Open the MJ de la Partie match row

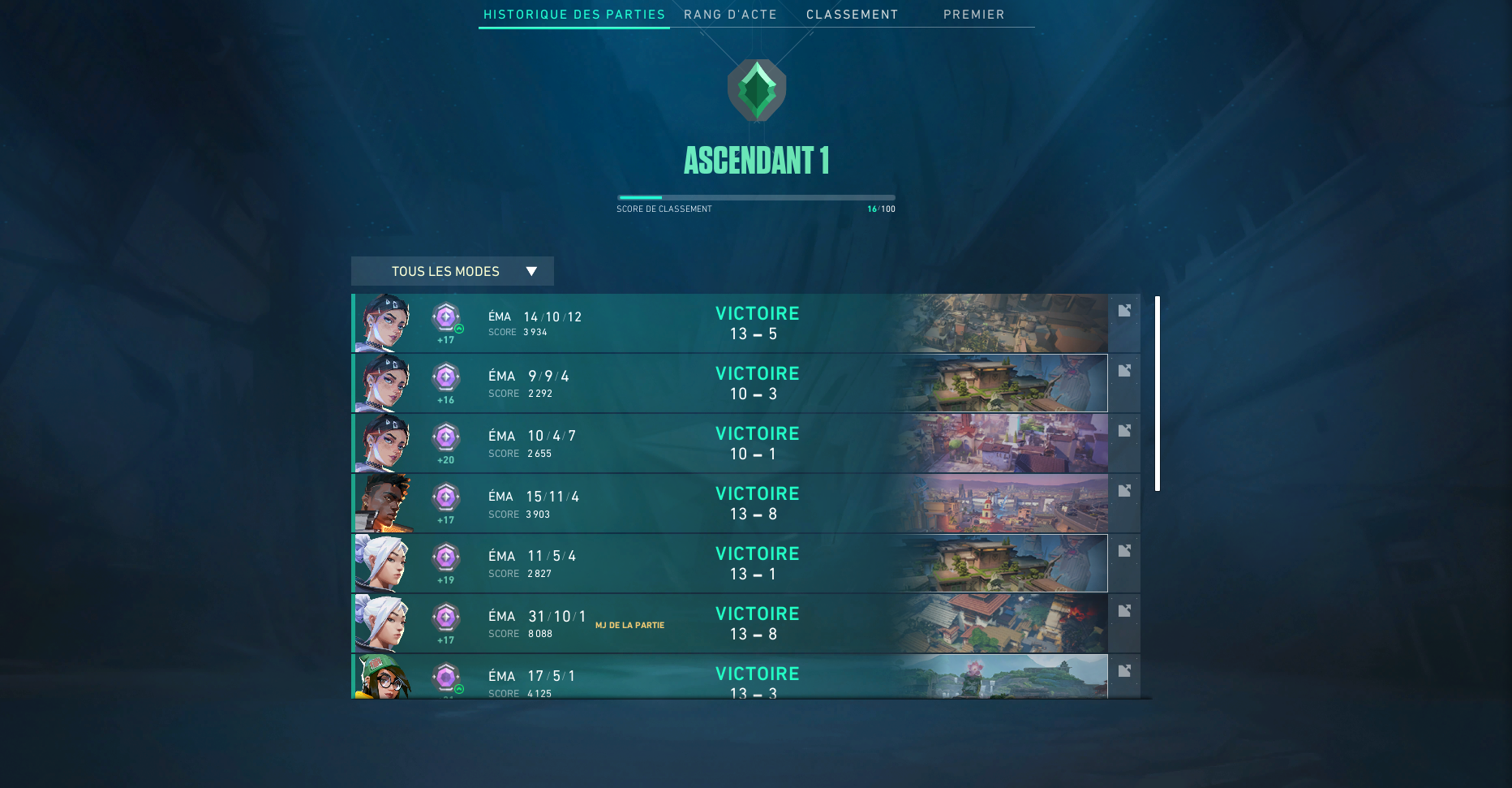756,623
